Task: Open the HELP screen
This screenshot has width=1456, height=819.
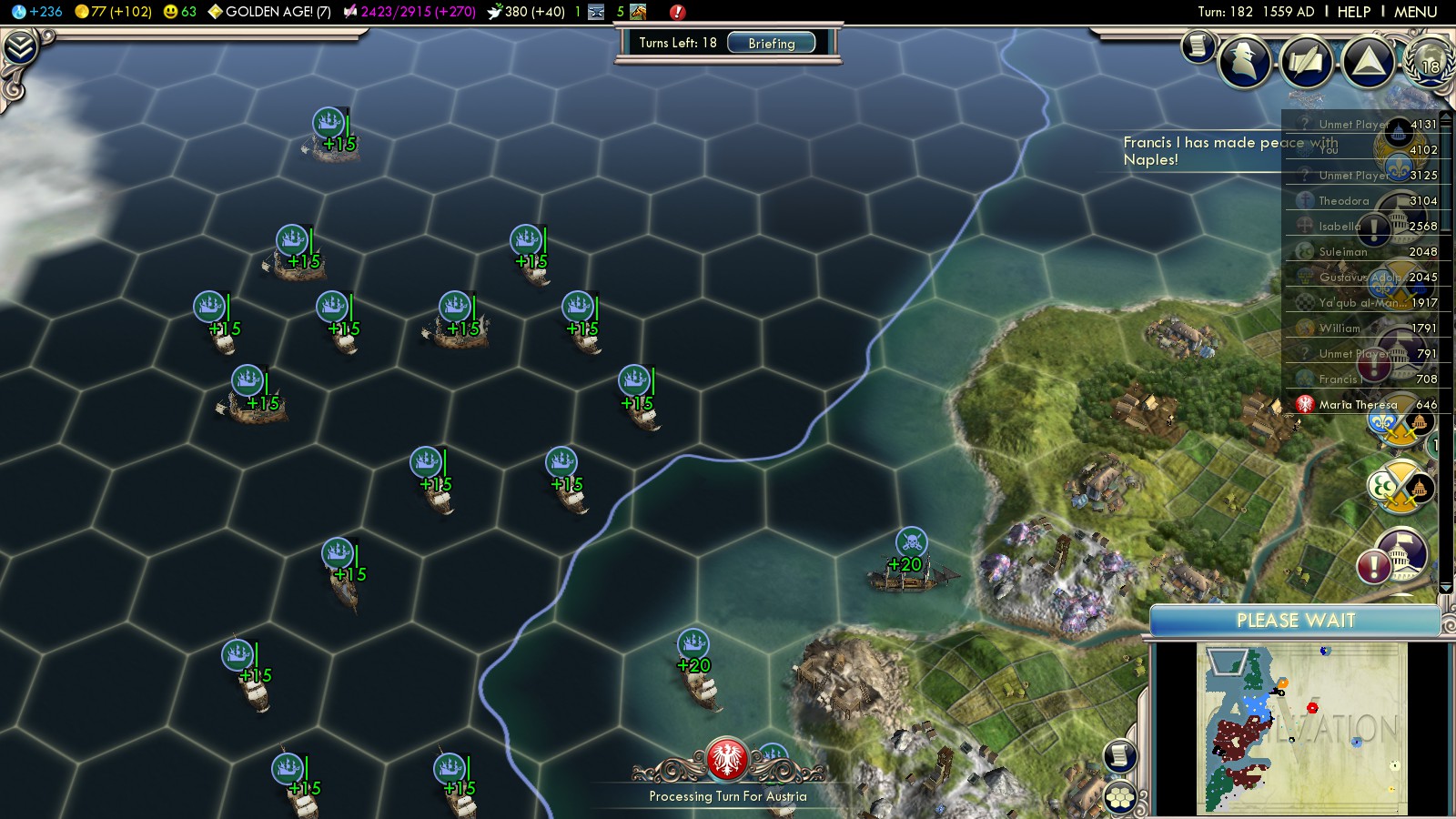Action: tap(1353, 12)
